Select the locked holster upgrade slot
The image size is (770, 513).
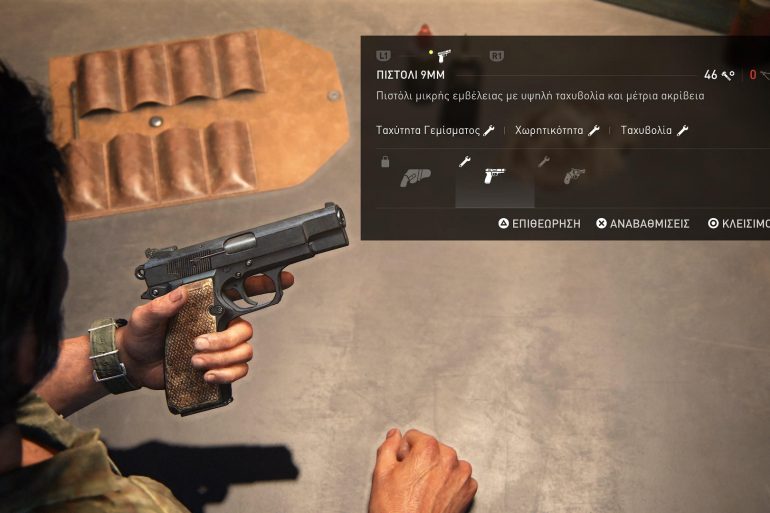pos(414,177)
